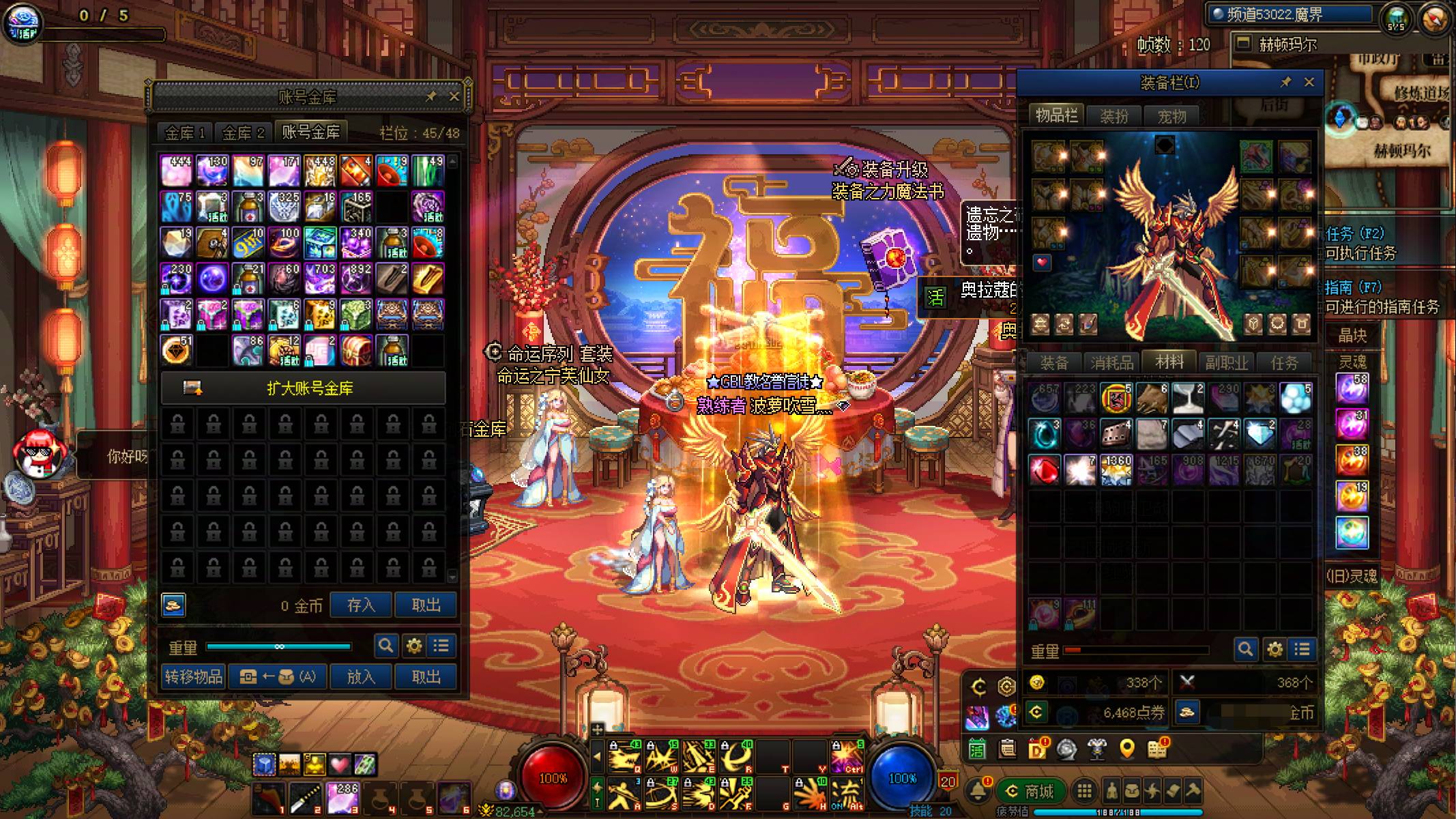Switch to the 金库 2 tab
1456x819 pixels.
coord(243,132)
